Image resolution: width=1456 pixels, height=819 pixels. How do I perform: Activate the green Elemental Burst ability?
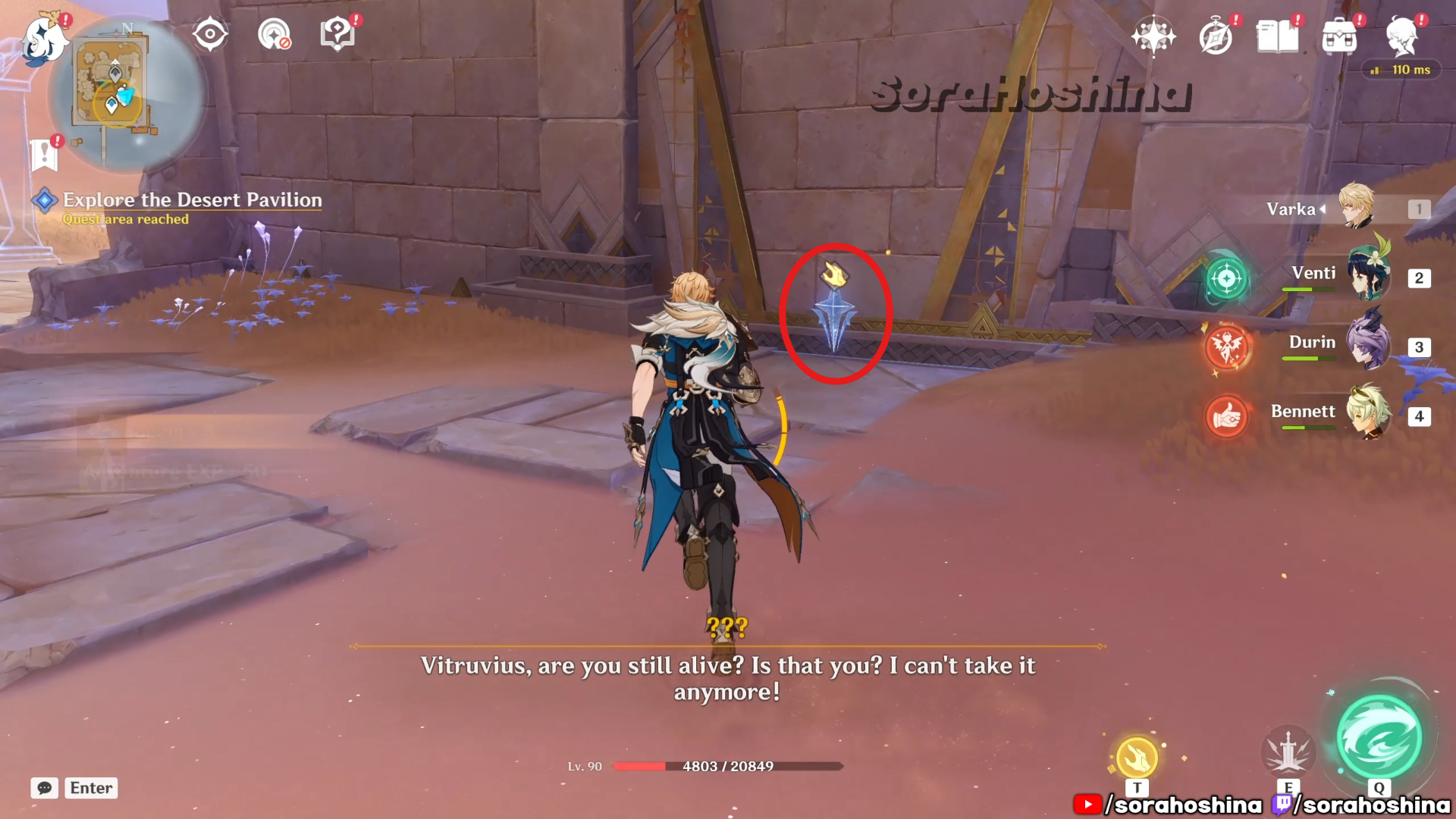pyautogui.click(x=1379, y=739)
